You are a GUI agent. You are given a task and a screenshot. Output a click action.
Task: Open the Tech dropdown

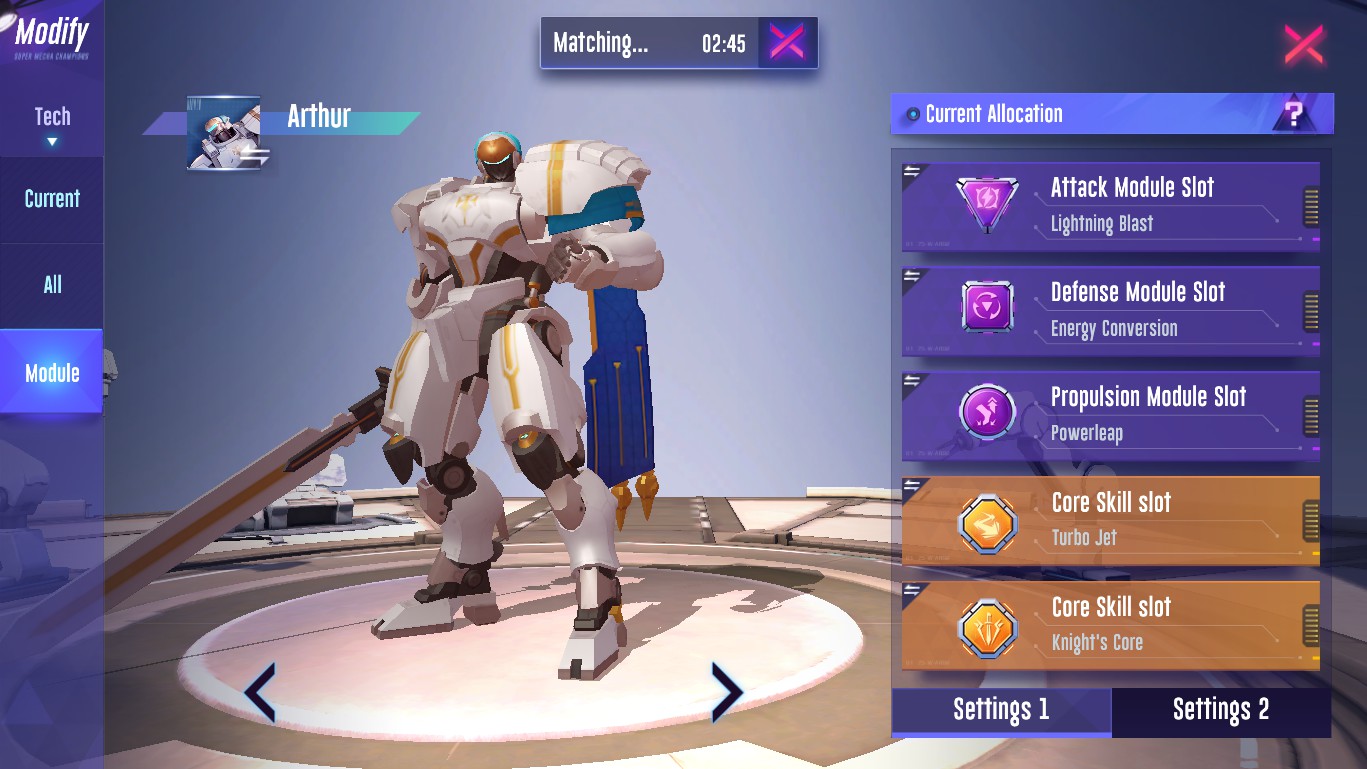(52, 124)
